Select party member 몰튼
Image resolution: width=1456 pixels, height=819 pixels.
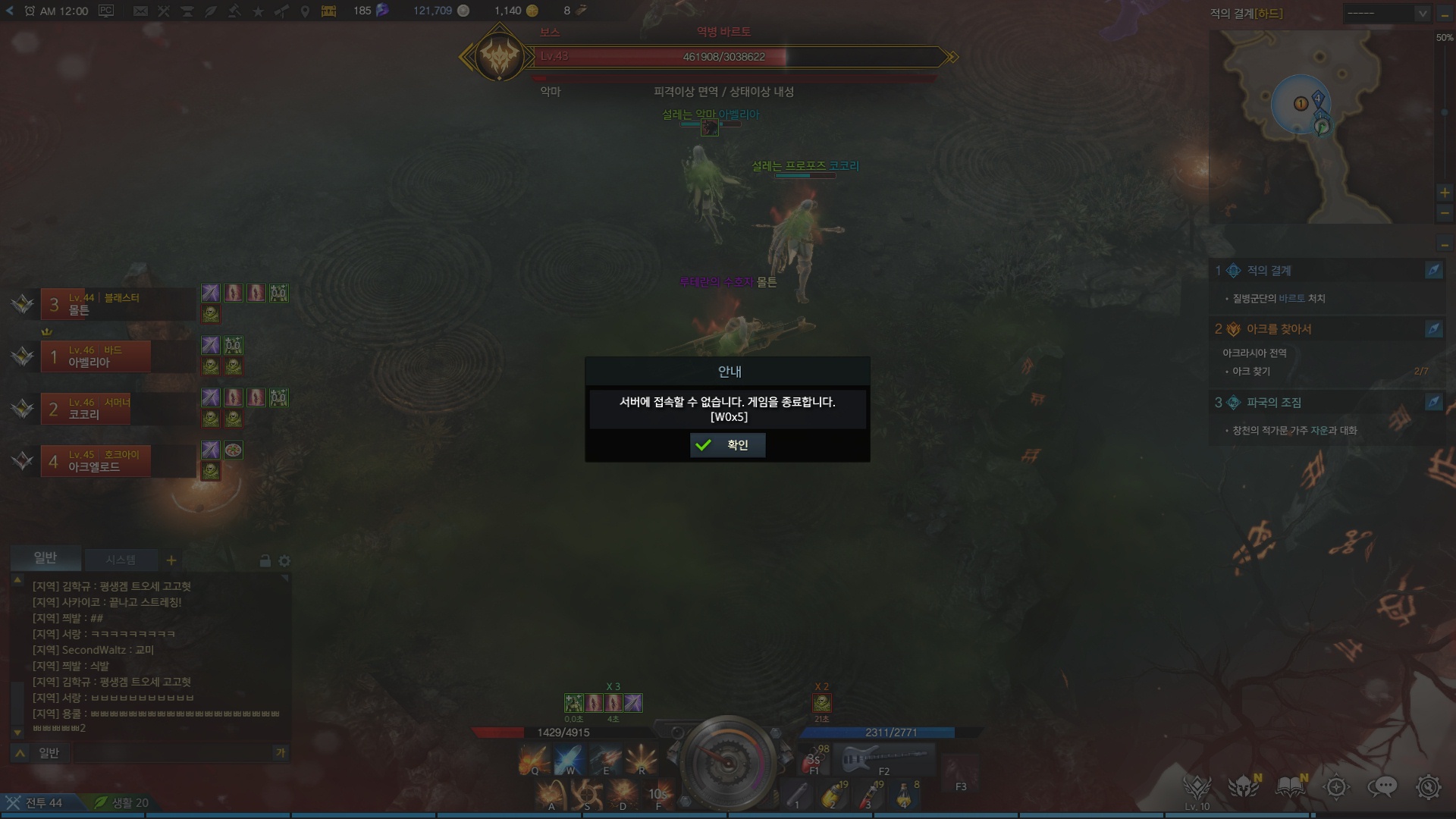click(x=114, y=304)
